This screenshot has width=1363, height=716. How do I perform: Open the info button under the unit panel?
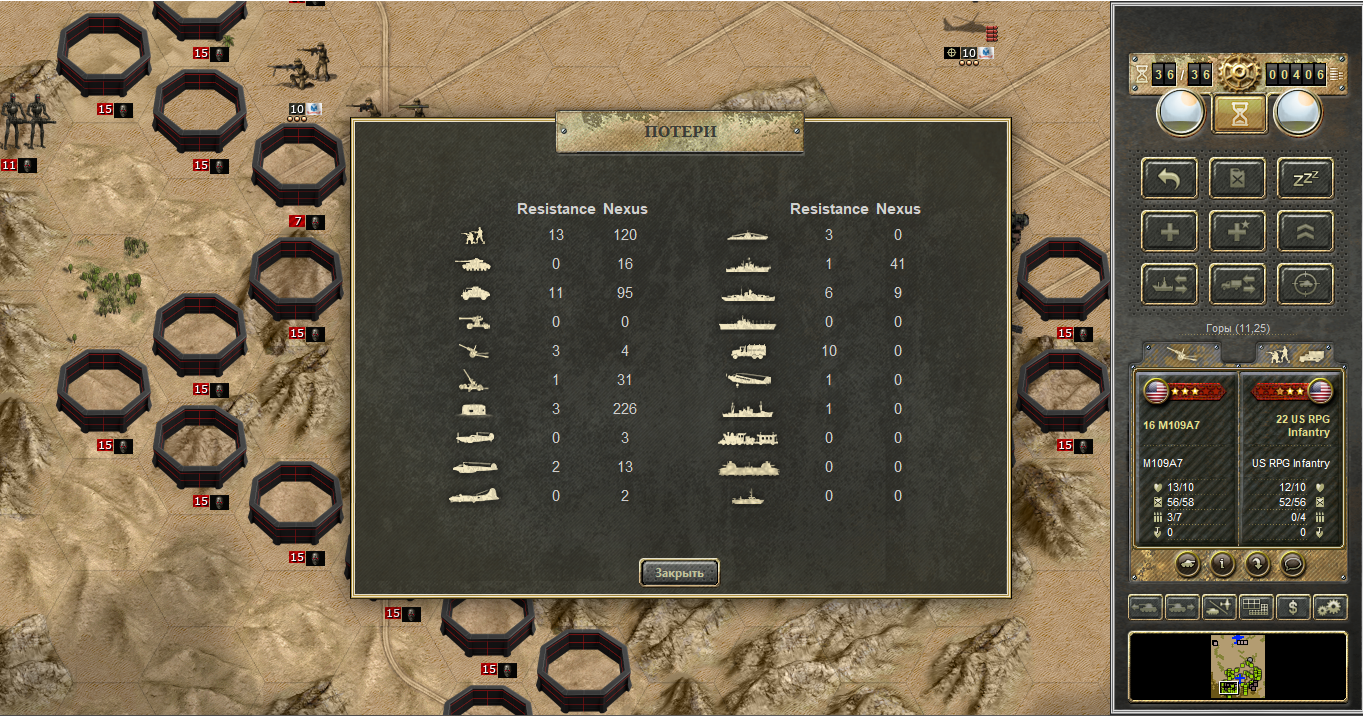click(x=1222, y=564)
